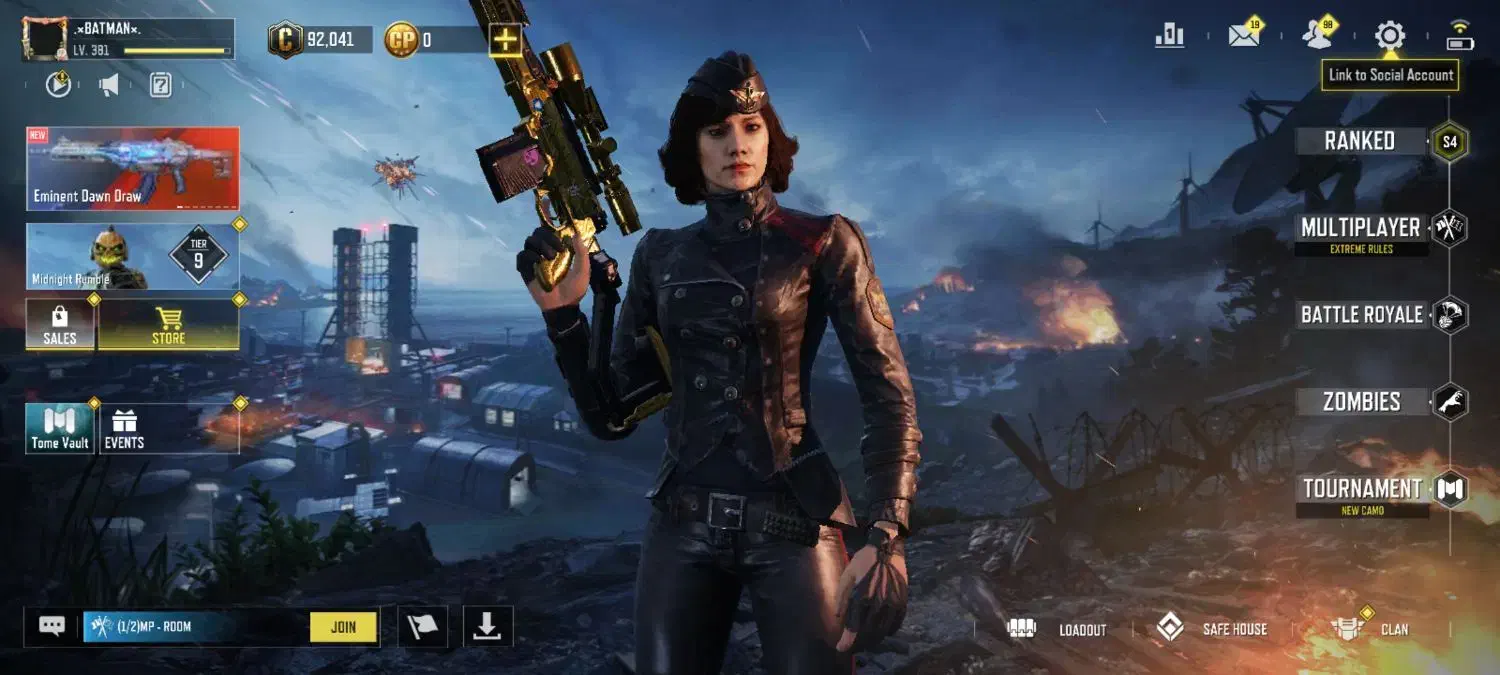Image resolution: width=1500 pixels, height=675 pixels.
Task: Add CP with the plus button
Action: (x=506, y=40)
